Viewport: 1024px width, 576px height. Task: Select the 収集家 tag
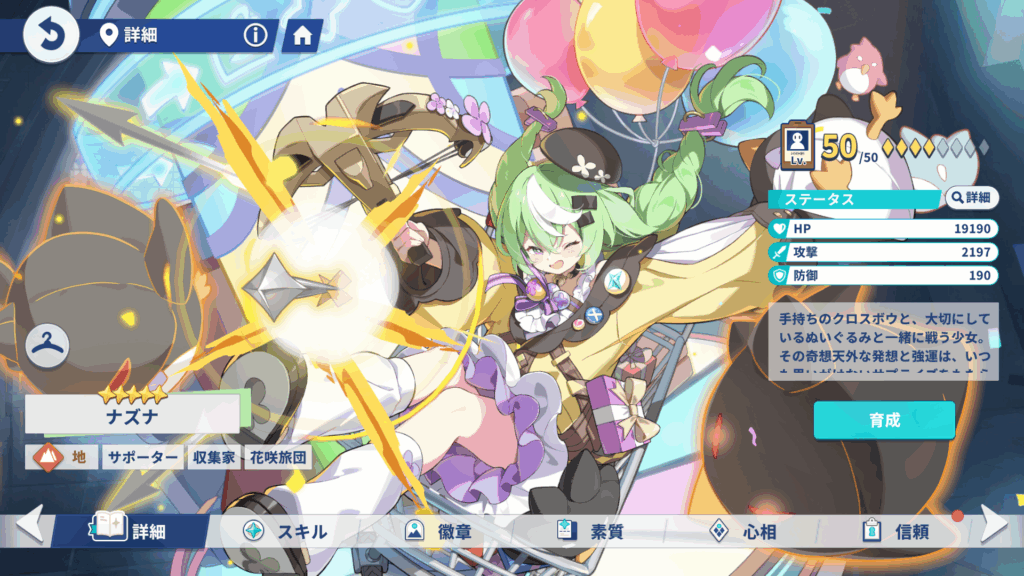213,458
